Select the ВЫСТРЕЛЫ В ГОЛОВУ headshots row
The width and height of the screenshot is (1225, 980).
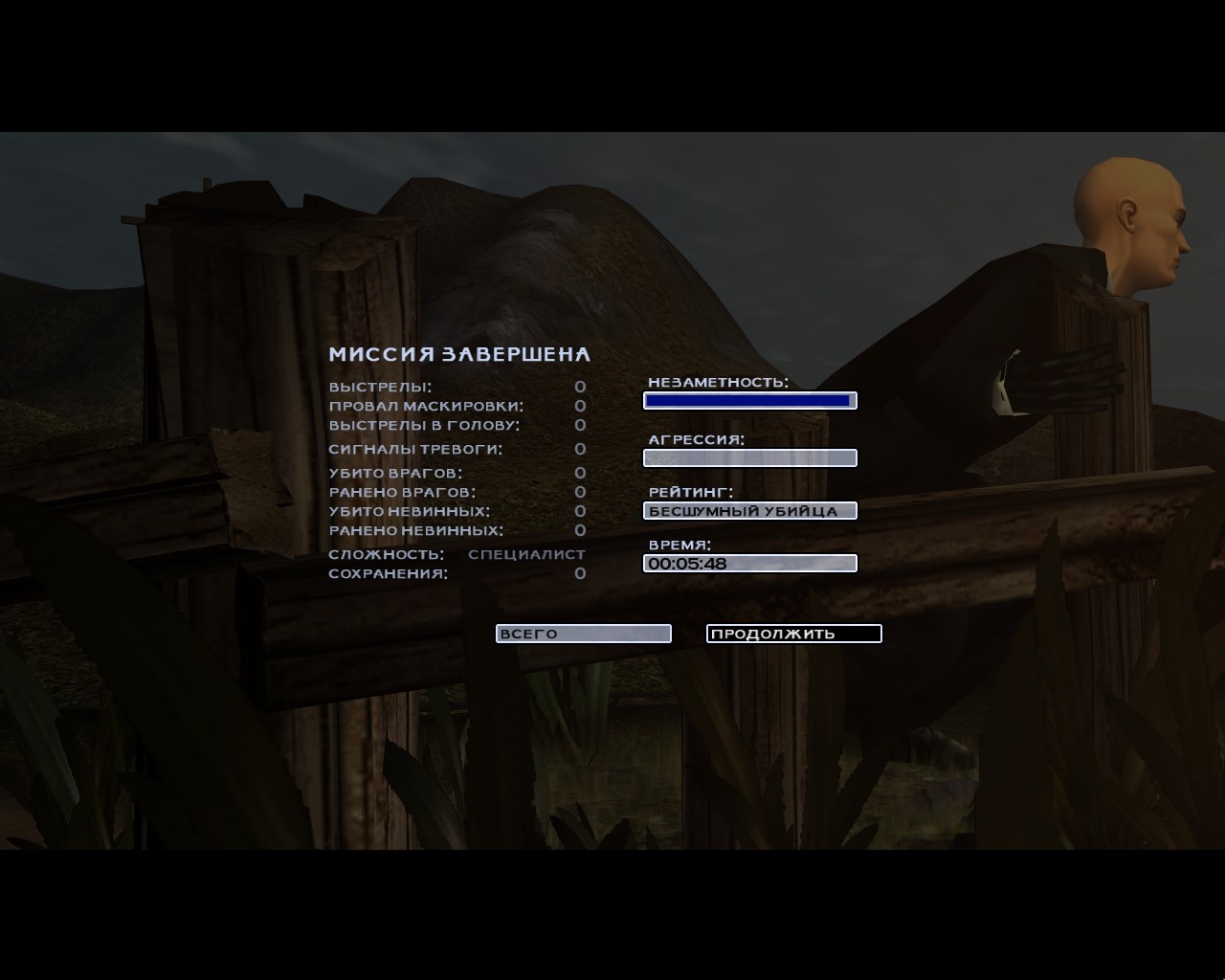tap(424, 425)
